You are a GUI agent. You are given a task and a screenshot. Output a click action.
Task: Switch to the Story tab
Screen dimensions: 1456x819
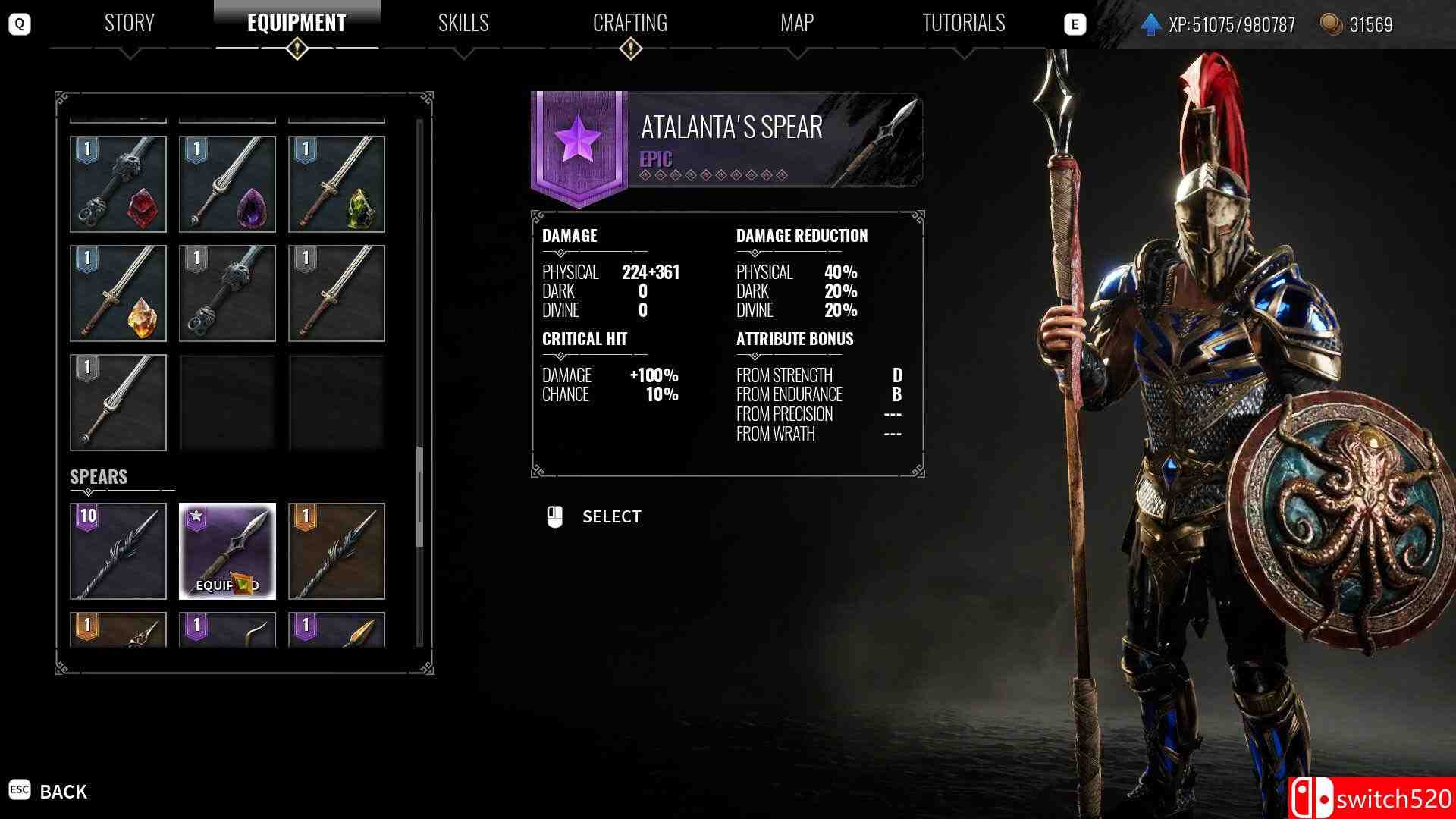[x=129, y=24]
